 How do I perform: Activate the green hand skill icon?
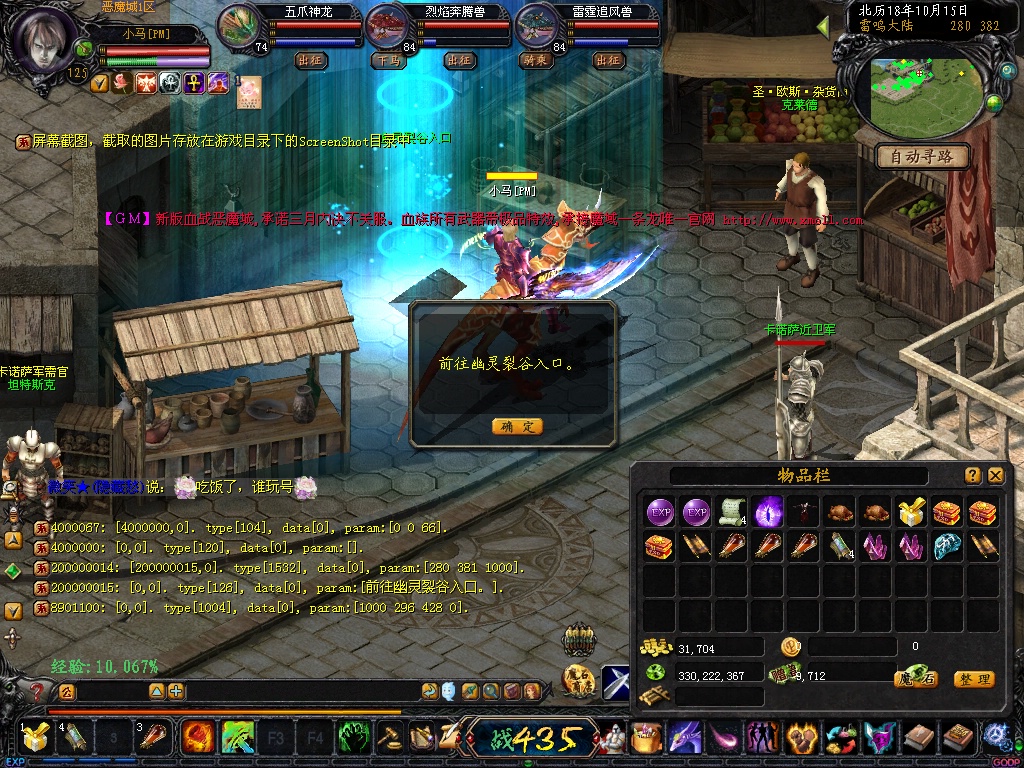point(353,739)
